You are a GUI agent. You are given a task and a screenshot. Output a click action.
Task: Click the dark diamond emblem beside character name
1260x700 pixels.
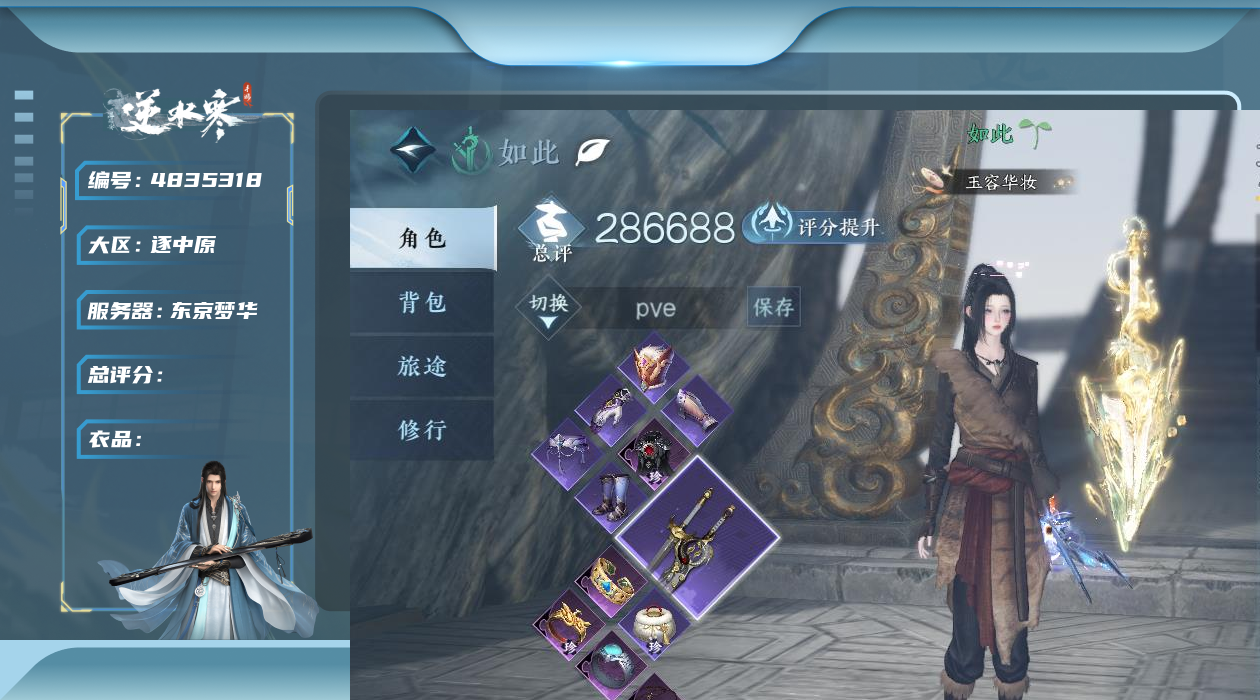tap(413, 151)
